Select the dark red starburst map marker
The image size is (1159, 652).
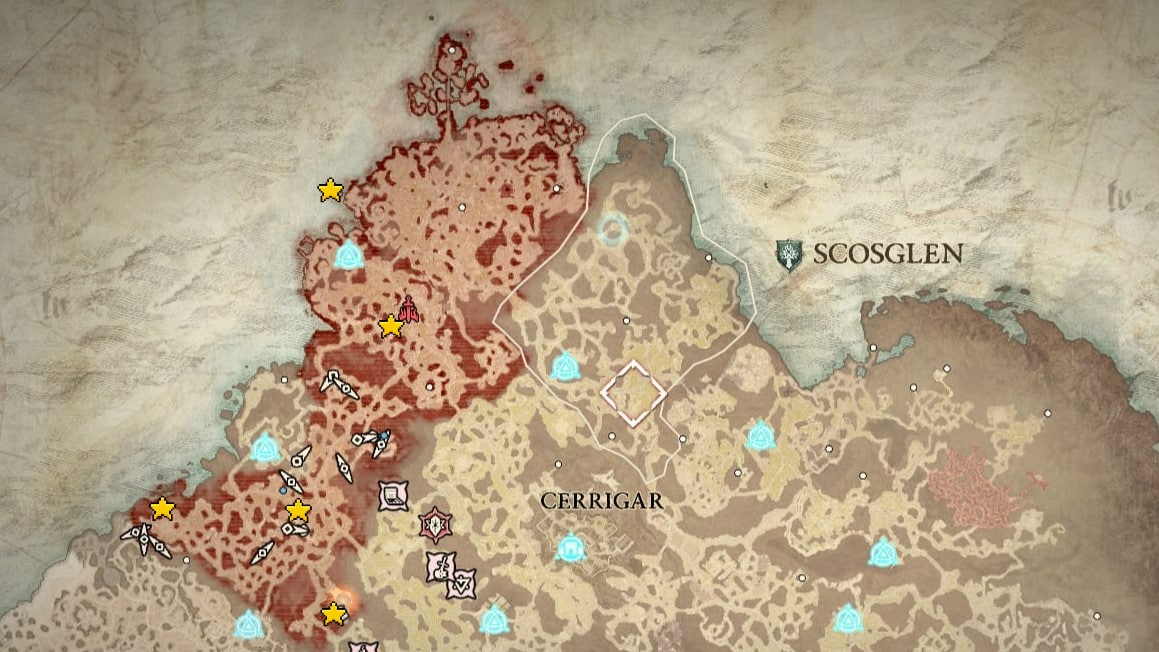(436, 523)
